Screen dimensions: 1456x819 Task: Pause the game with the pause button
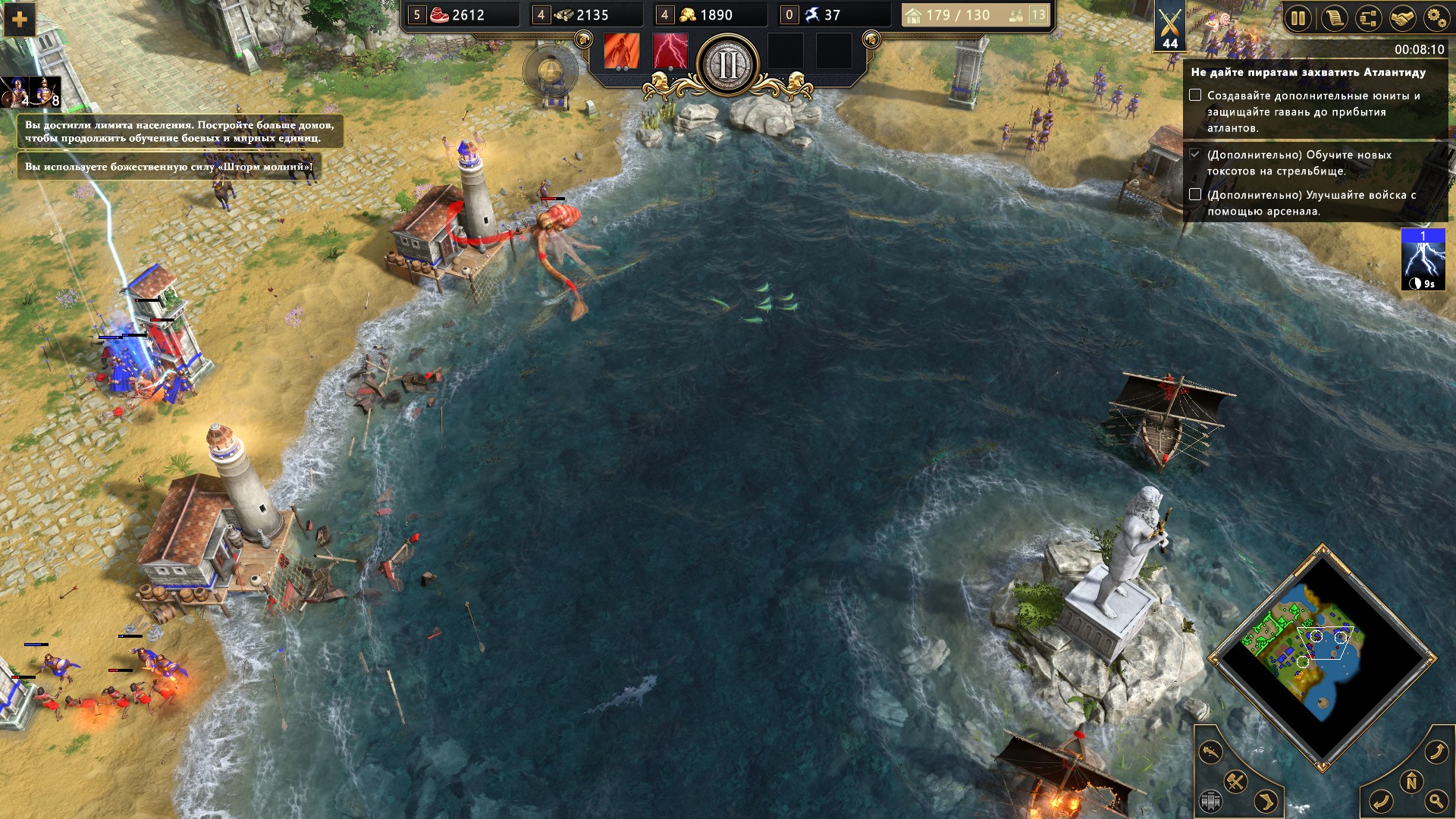tap(1298, 18)
